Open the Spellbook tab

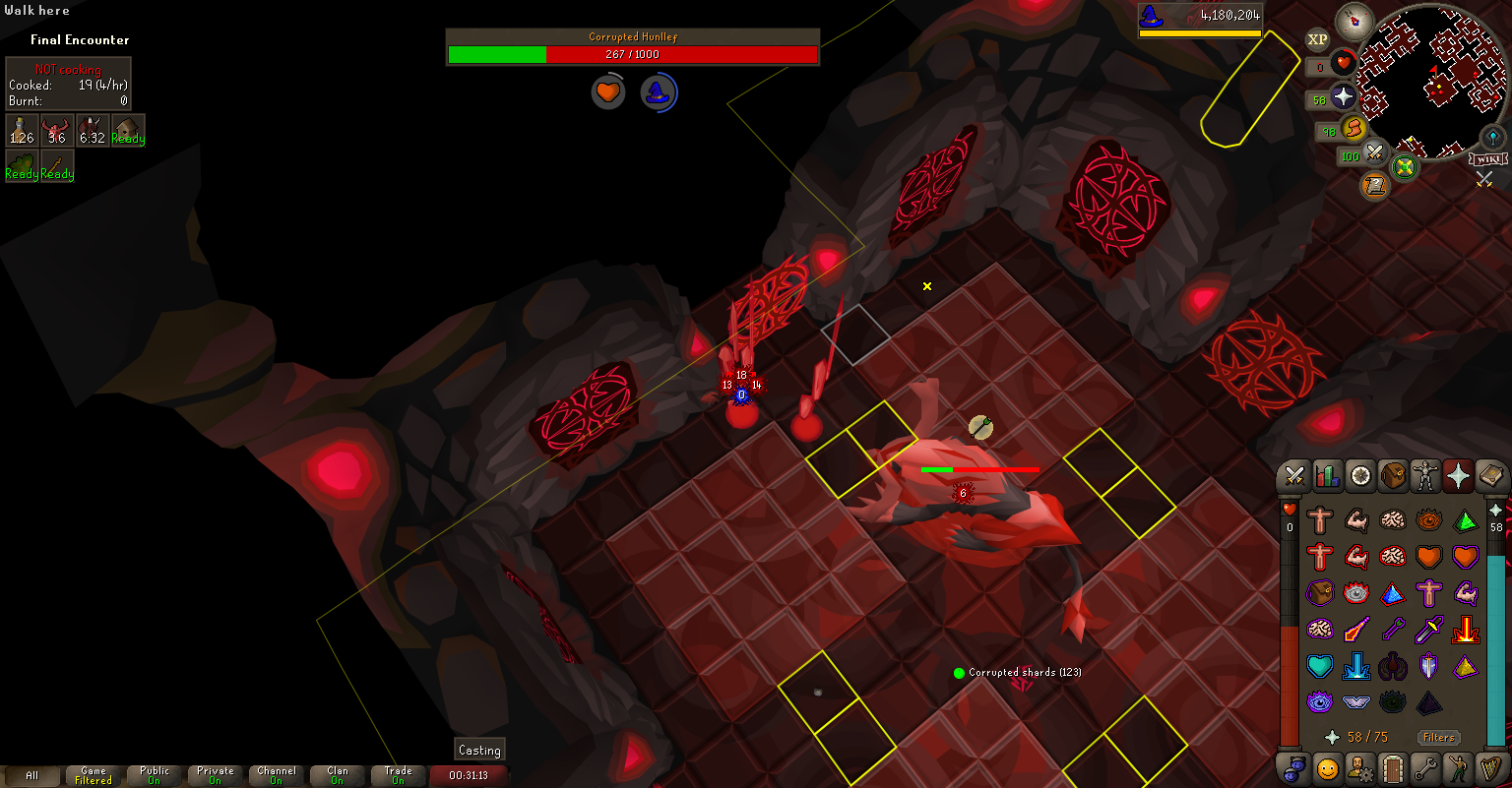1490,476
